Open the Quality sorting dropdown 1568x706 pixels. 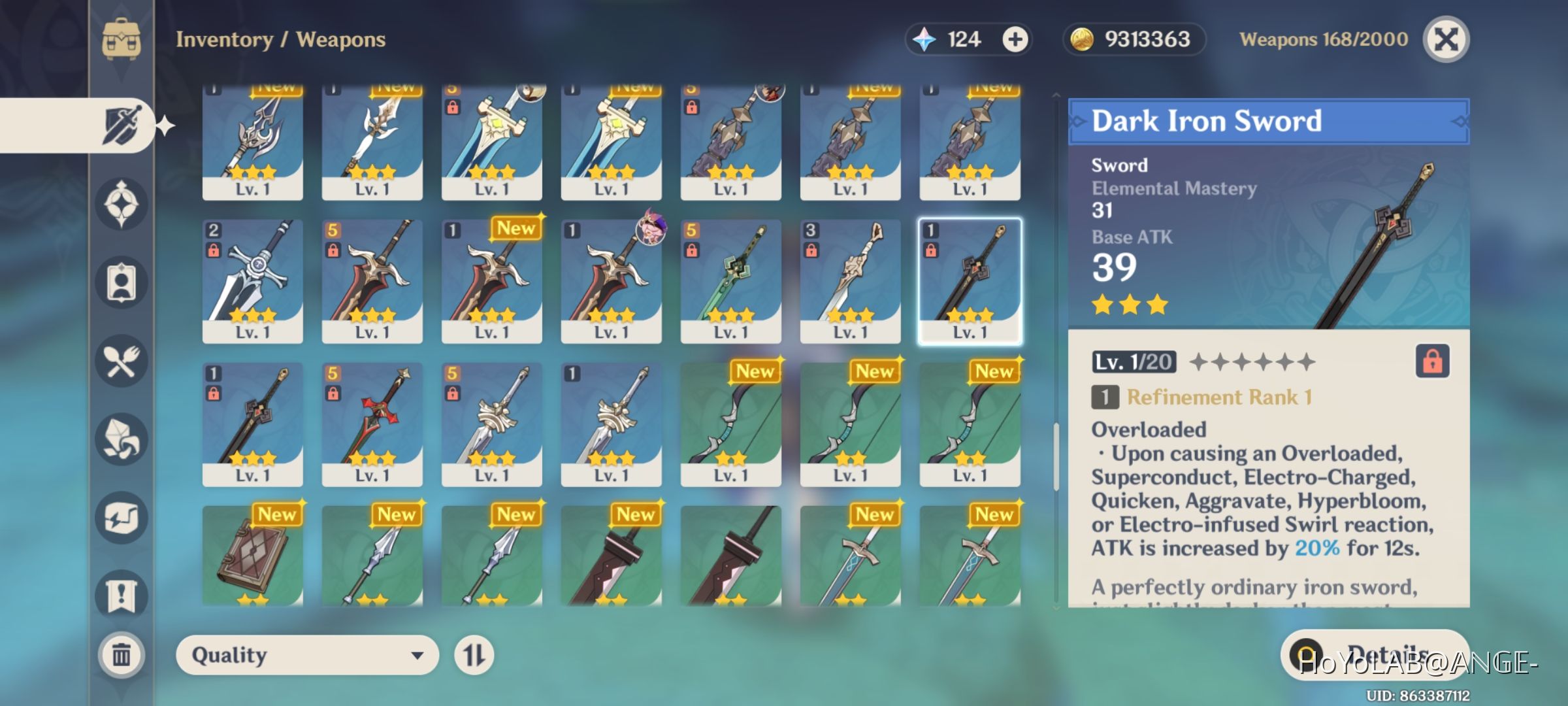pyautogui.click(x=307, y=655)
